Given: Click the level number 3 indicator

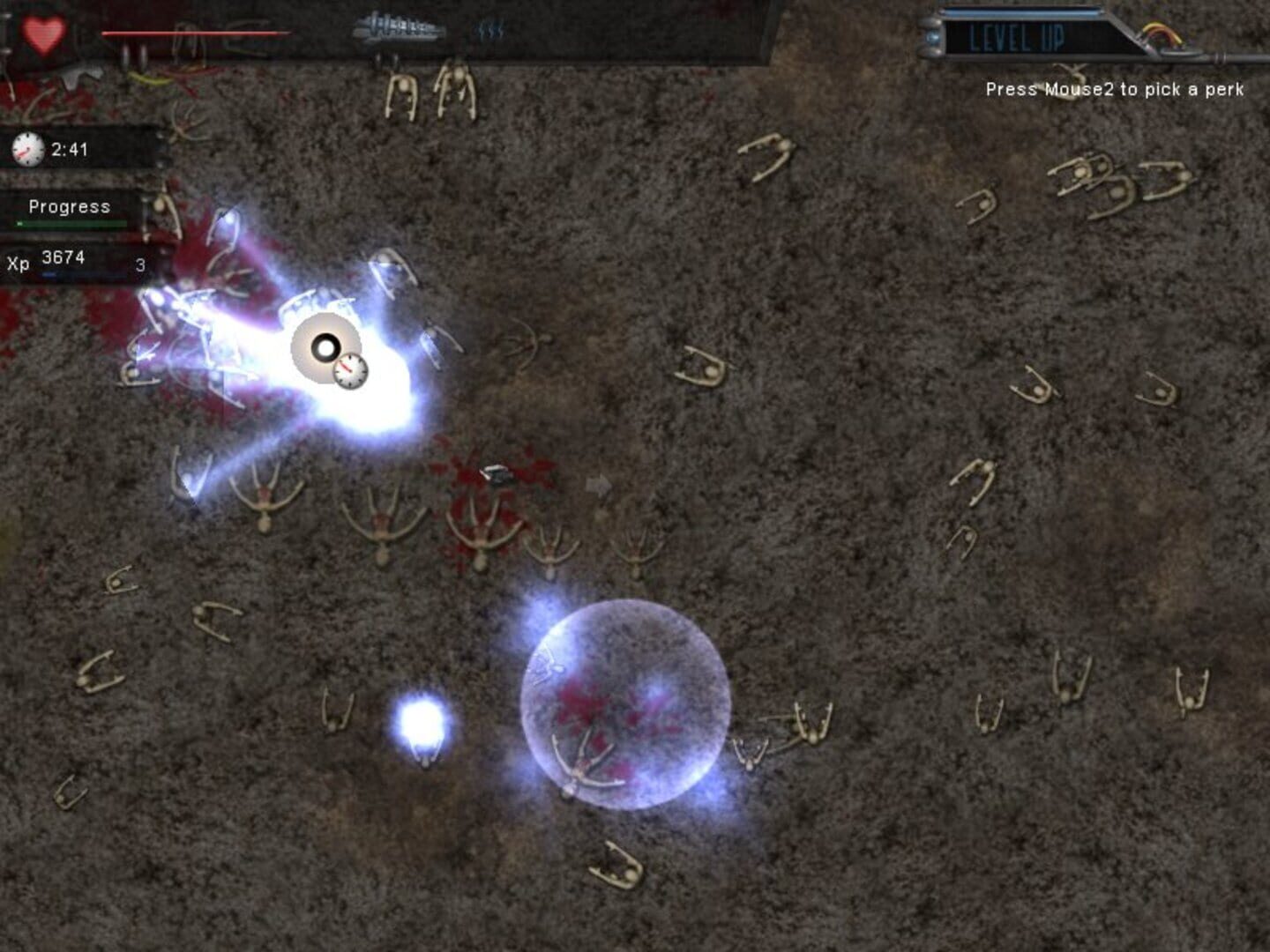Looking at the screenshot, I should click(138, 263).
